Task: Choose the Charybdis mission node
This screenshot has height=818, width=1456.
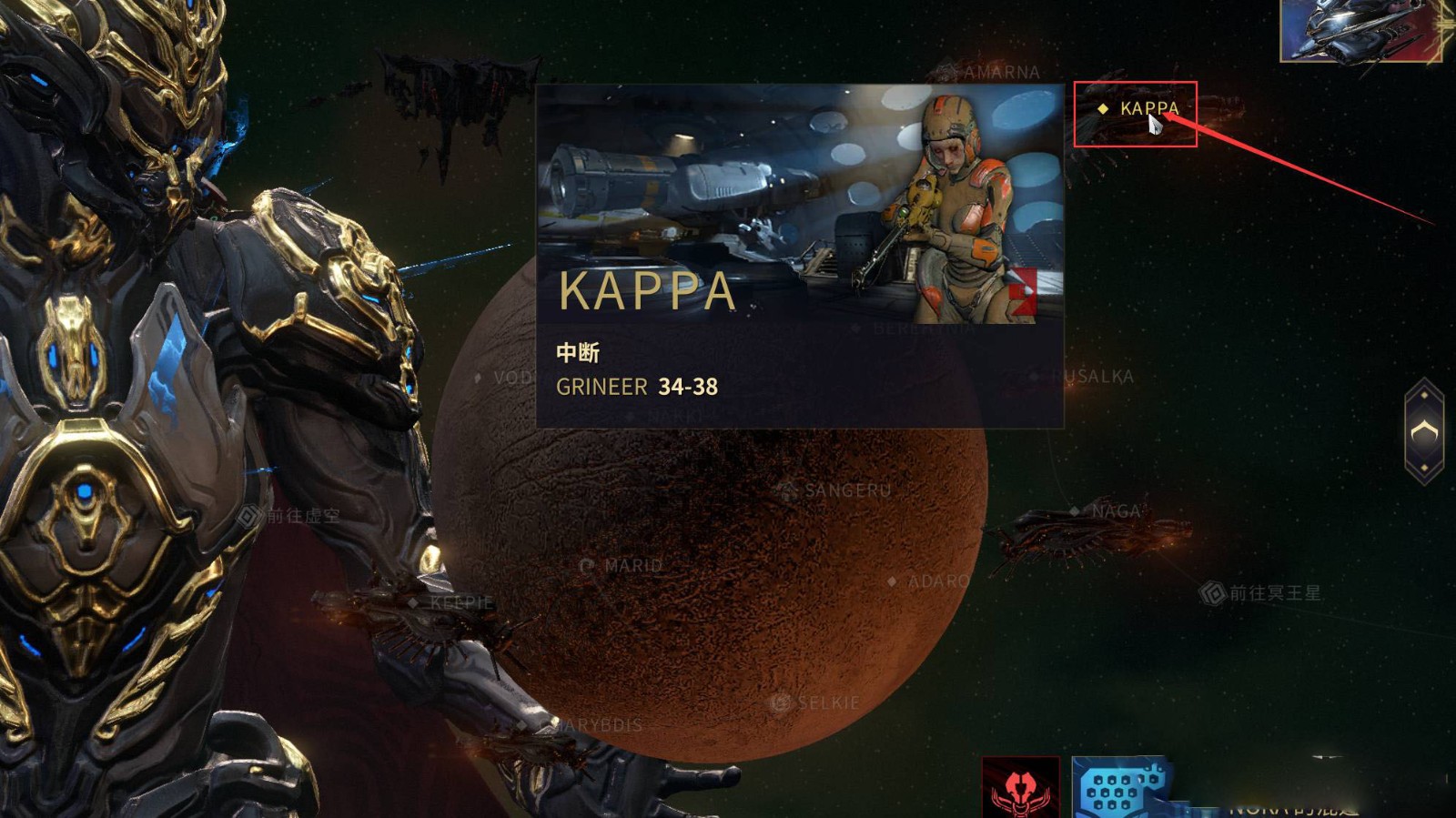Action: pyautogui.click(x=596, y=726)
